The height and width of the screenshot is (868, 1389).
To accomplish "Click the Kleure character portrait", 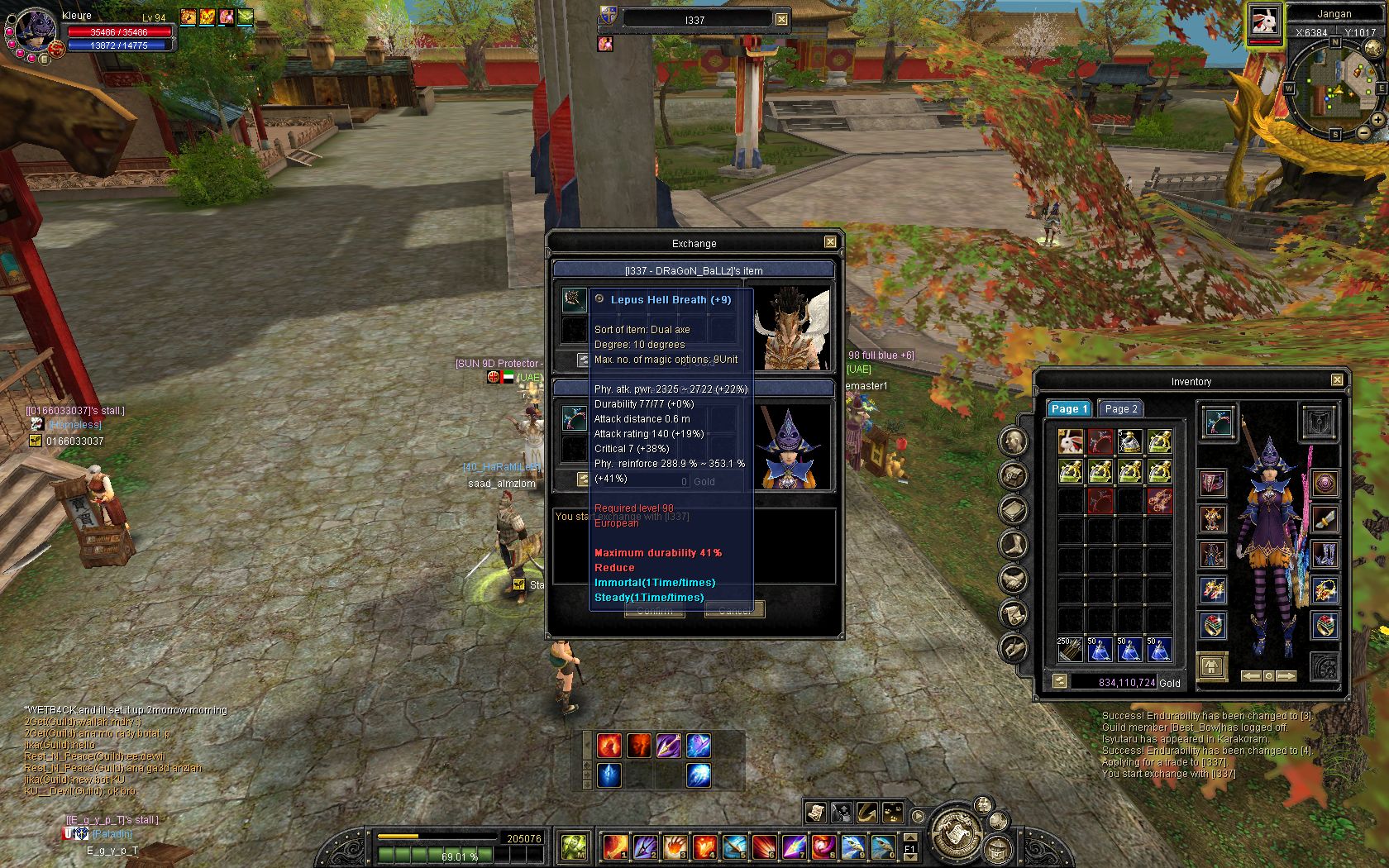I will point(35,31).
